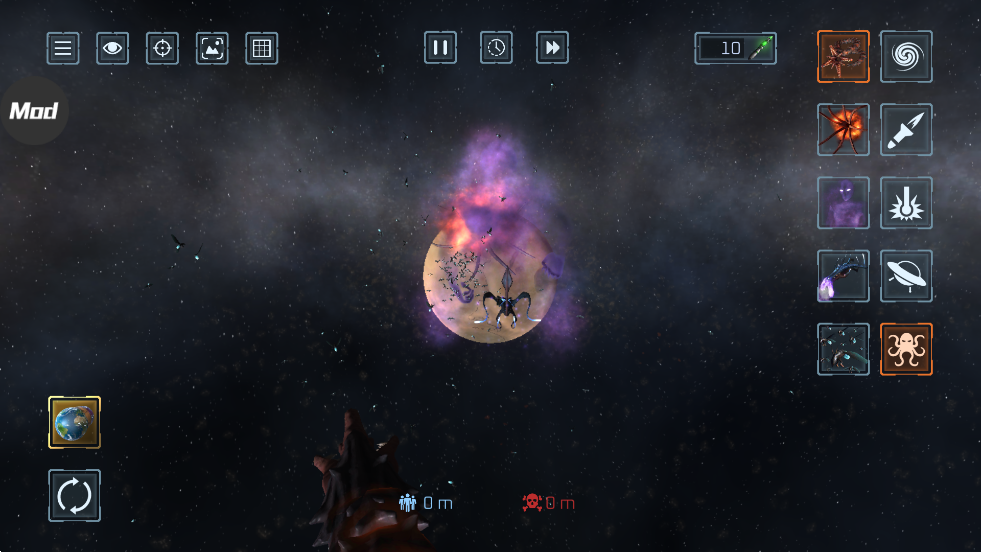Toggle the grid overlay button

point(262,48)
